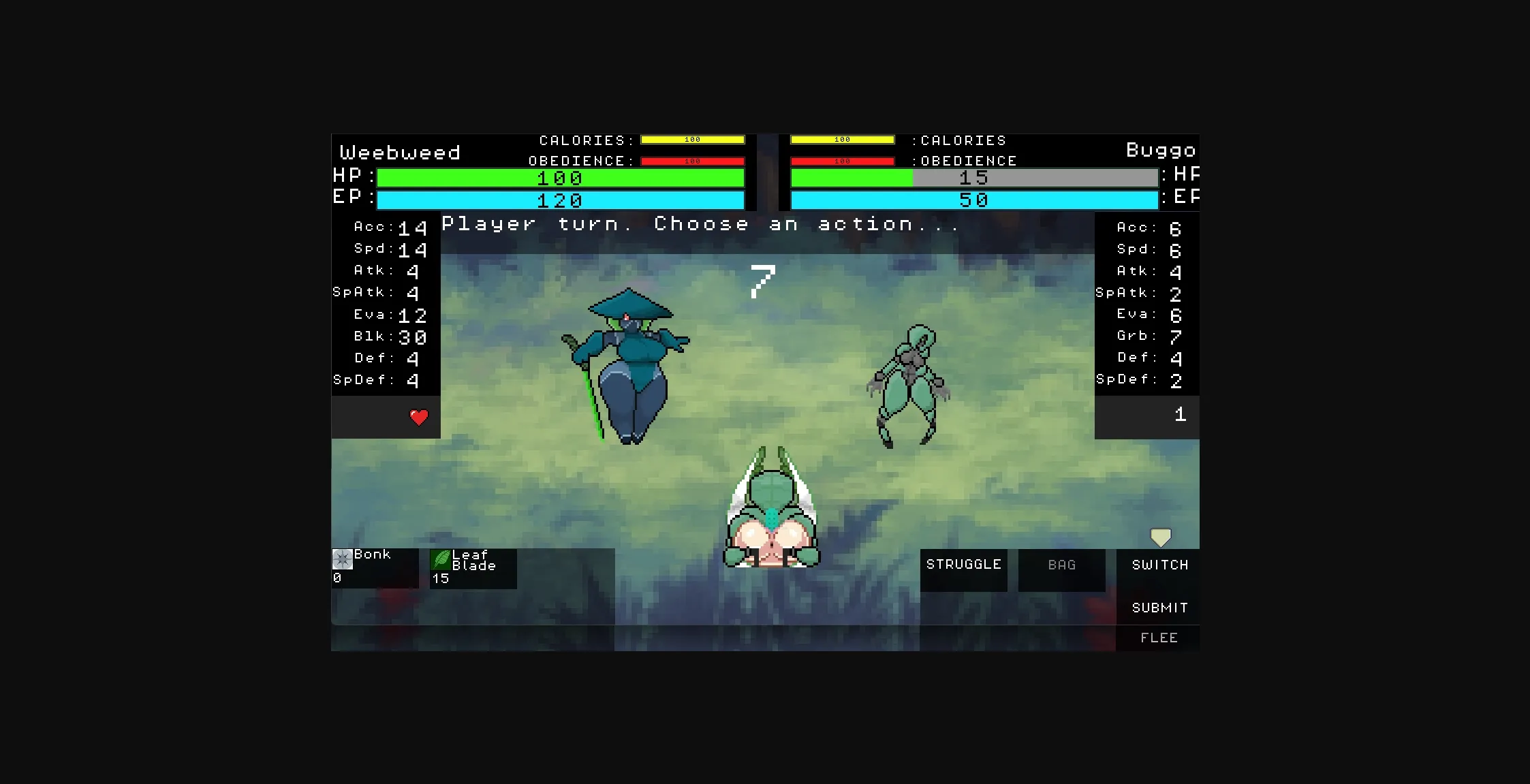1530x784 pixels.
Task: Click Buggo's red OBEDIENCE bar
Action: [842, 161]
